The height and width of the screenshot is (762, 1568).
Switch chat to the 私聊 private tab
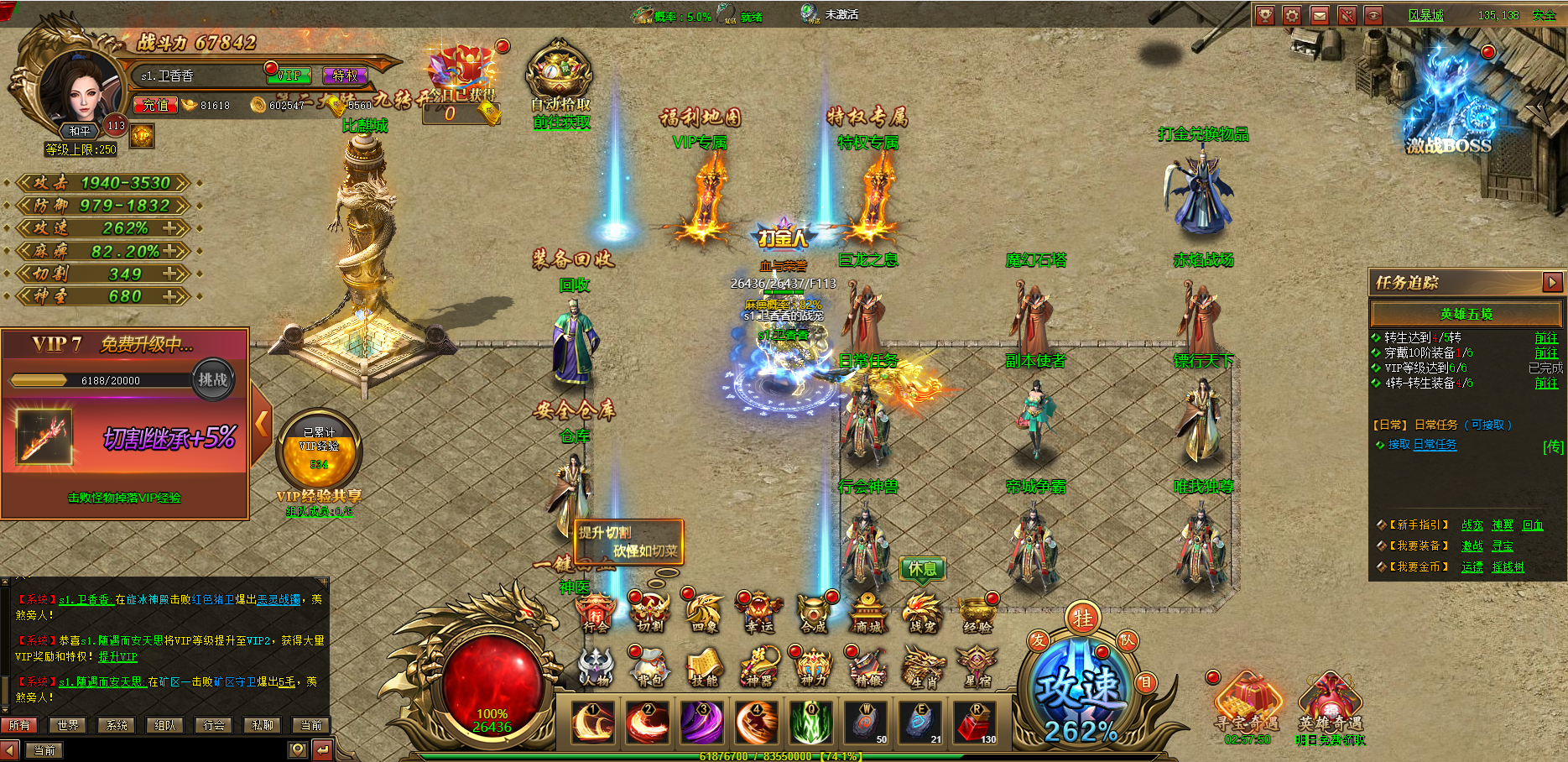(263, 725)
